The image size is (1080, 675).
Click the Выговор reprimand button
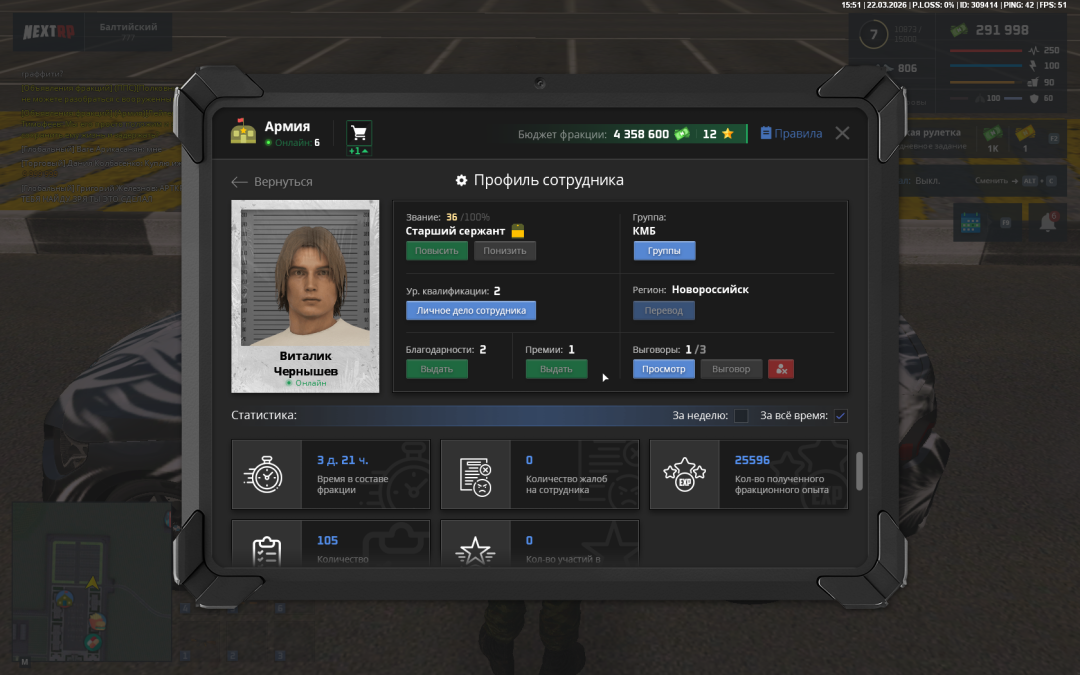pyautogui.click(x=731, y=369)
